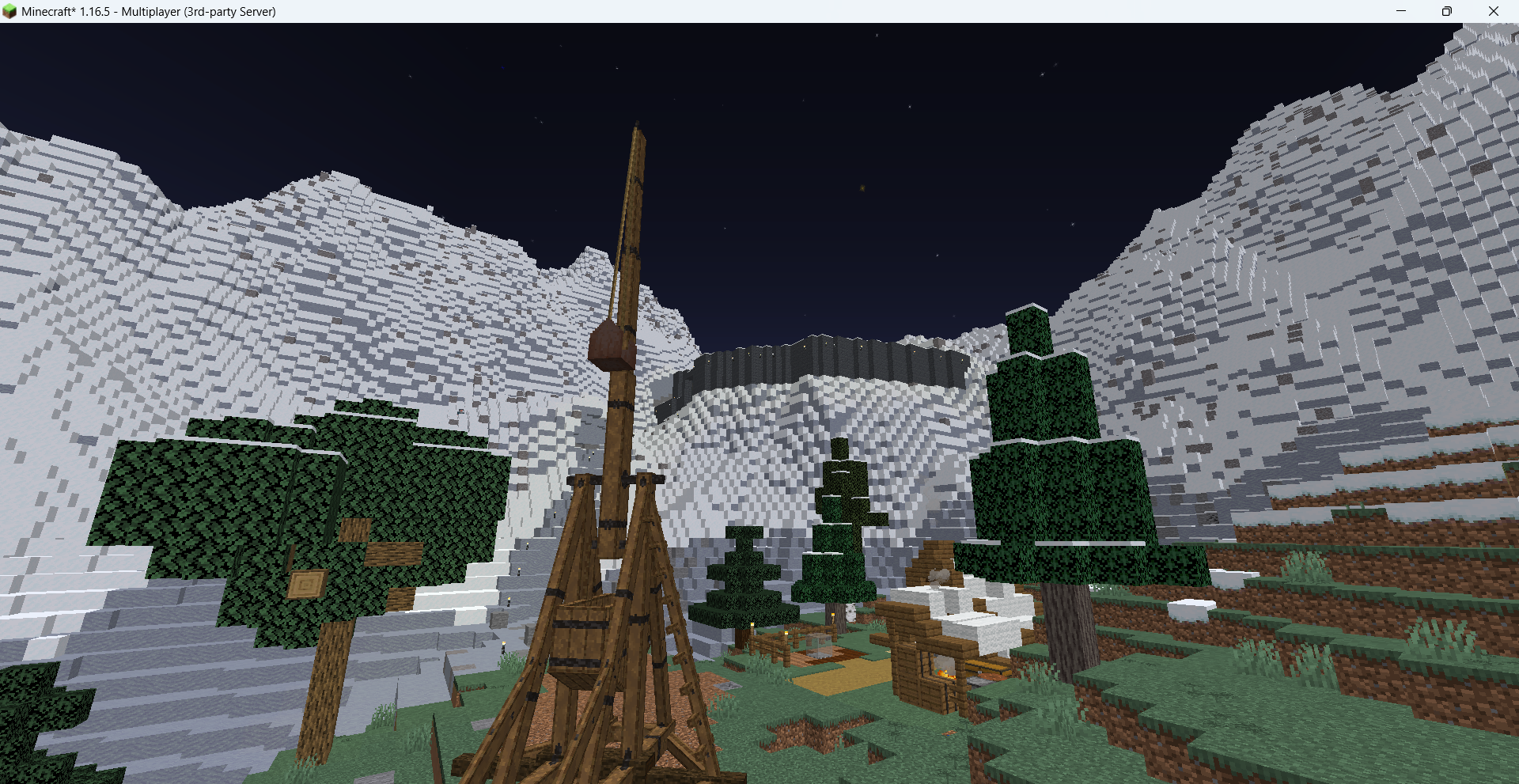Click the smoke puff above the shelter roof

pos(938,575)
